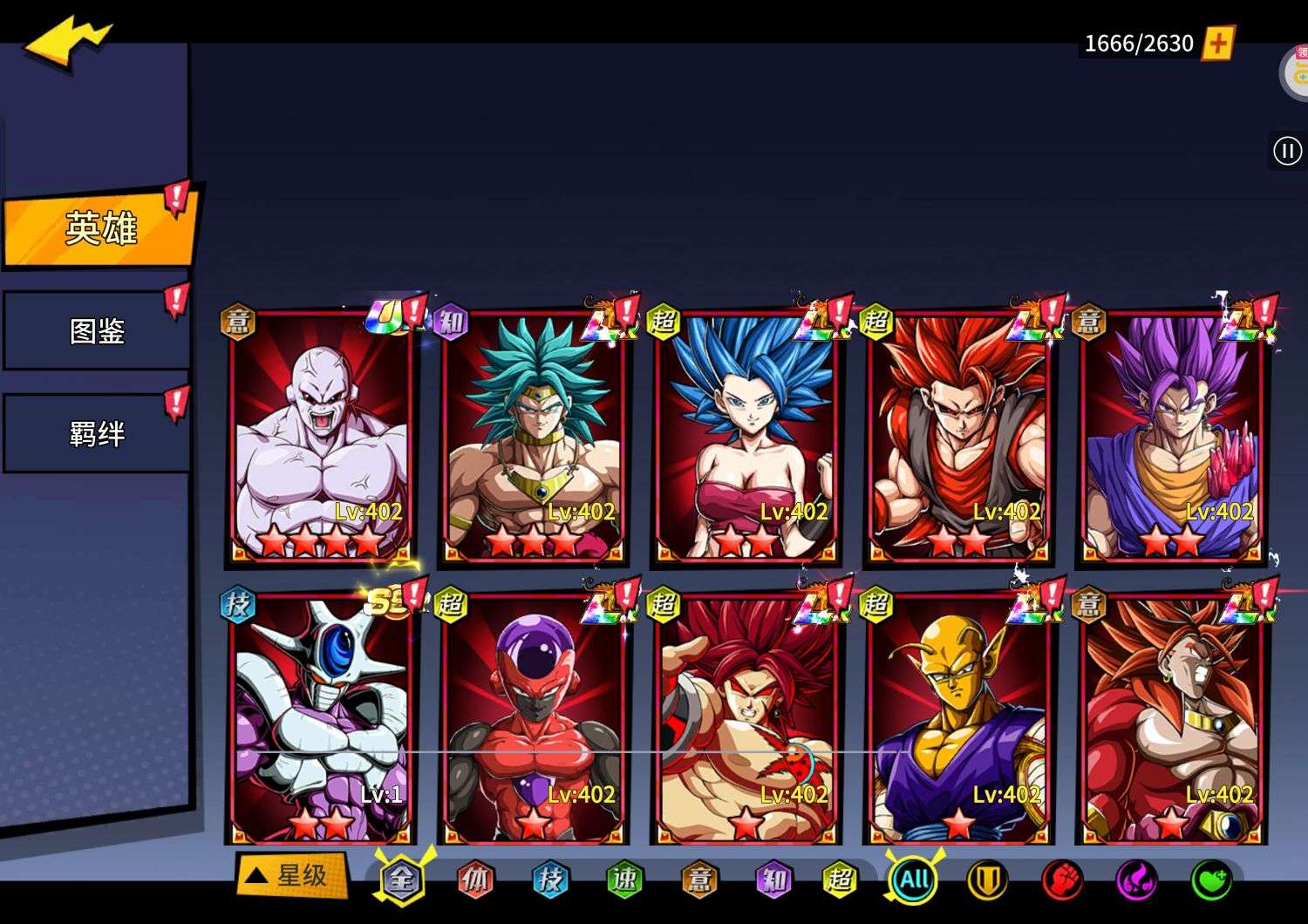
Task: Filter heroes by green 速 type
Action: [624, 880]
